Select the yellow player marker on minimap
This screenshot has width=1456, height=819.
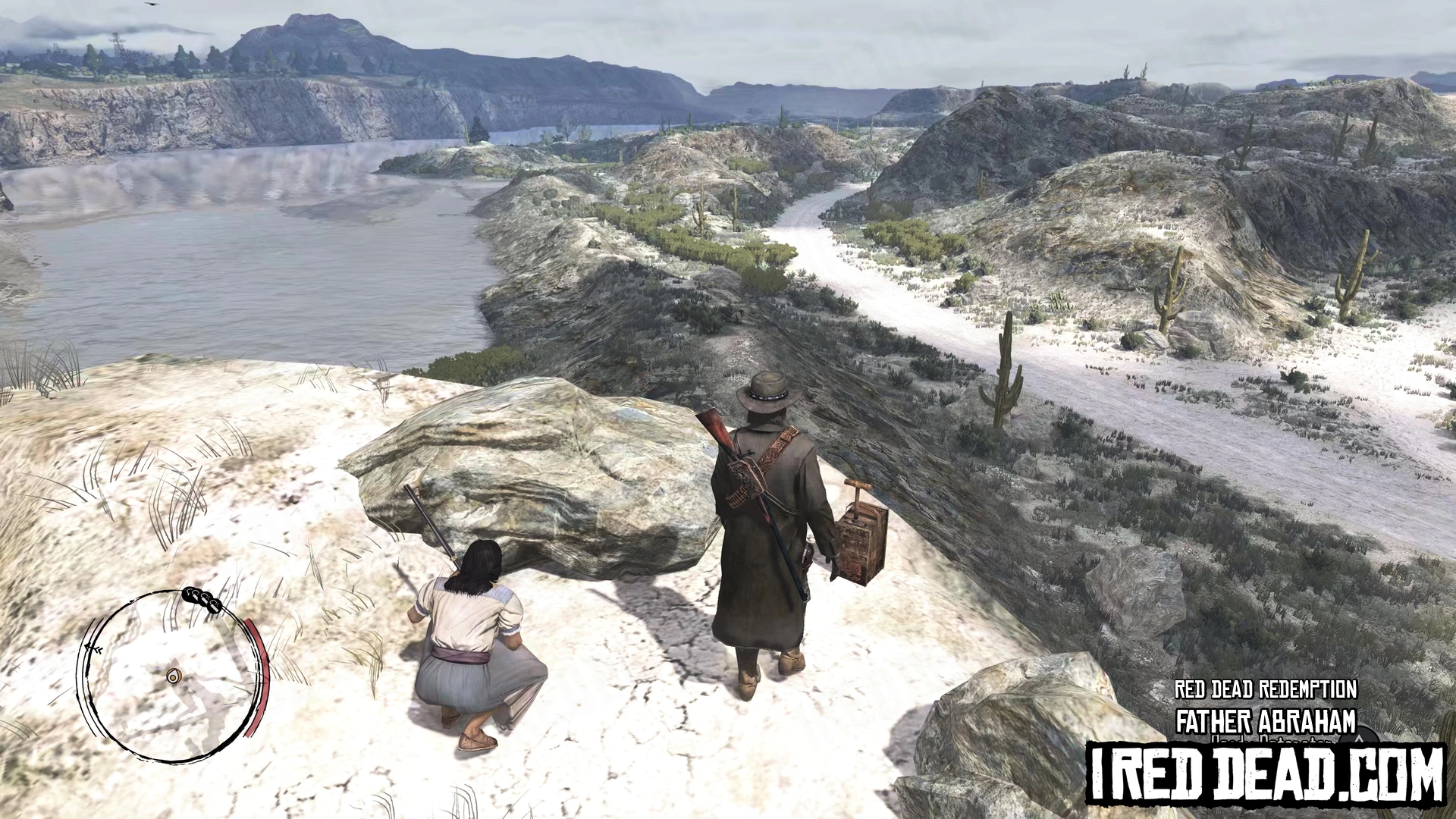click(x=174, y=675)
